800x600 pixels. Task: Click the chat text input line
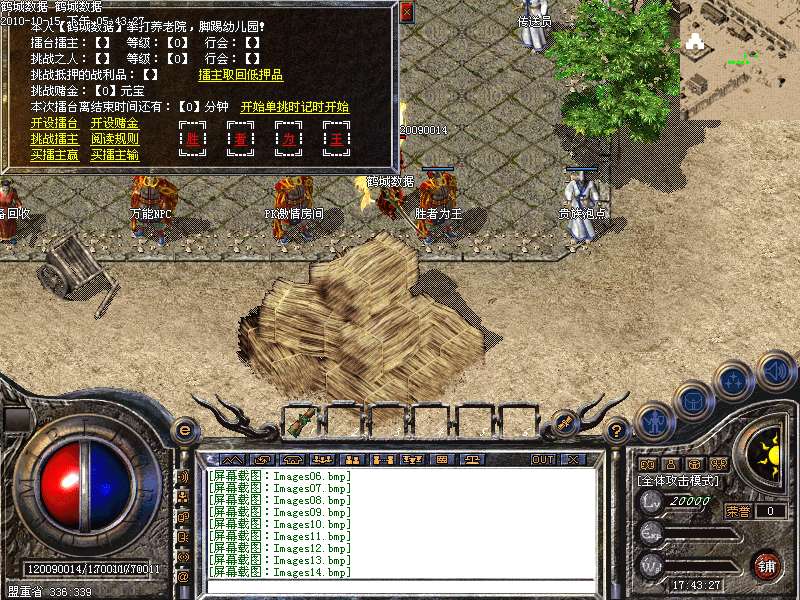(400, 586)
